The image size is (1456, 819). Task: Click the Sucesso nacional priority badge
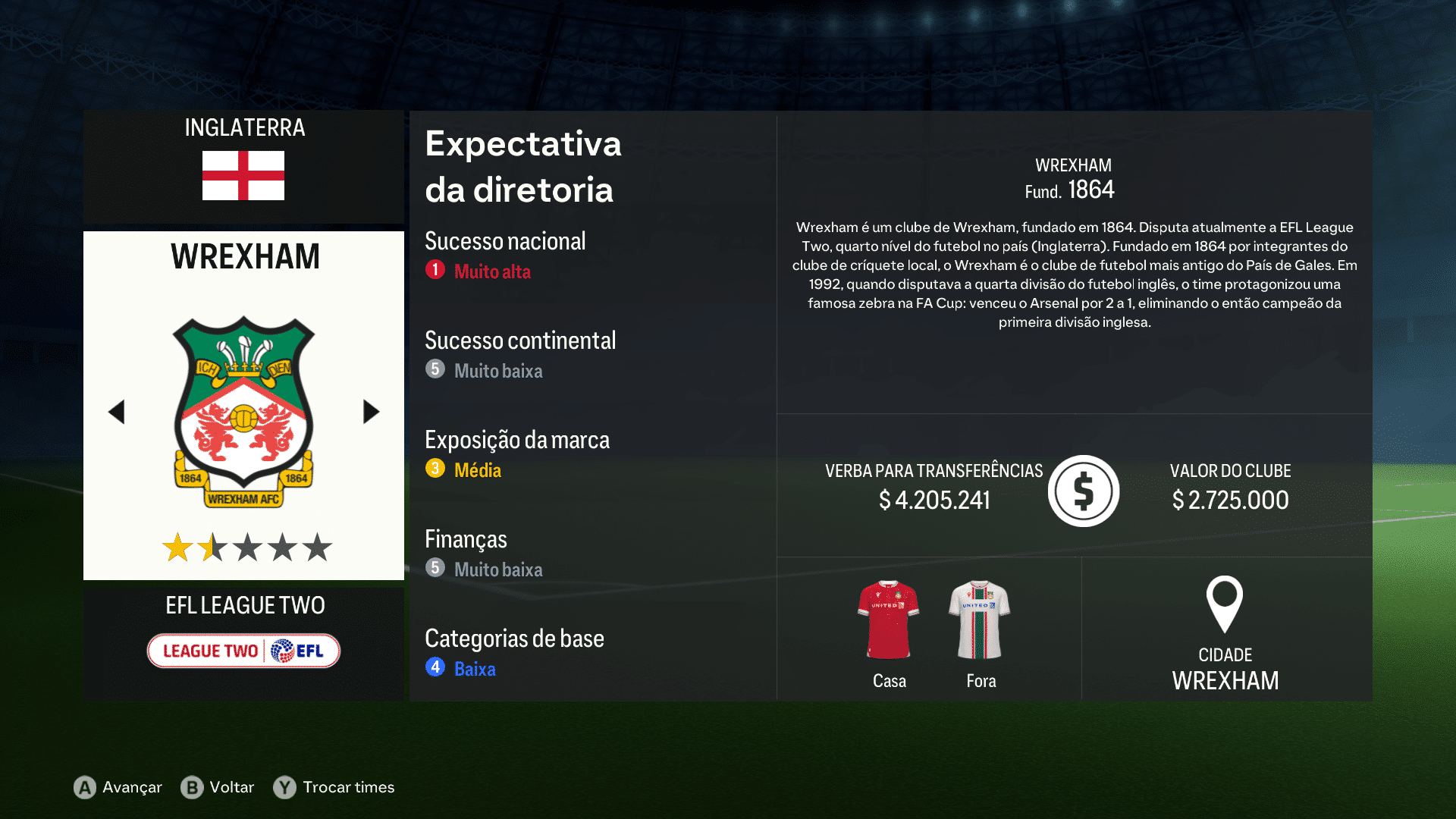435,270
